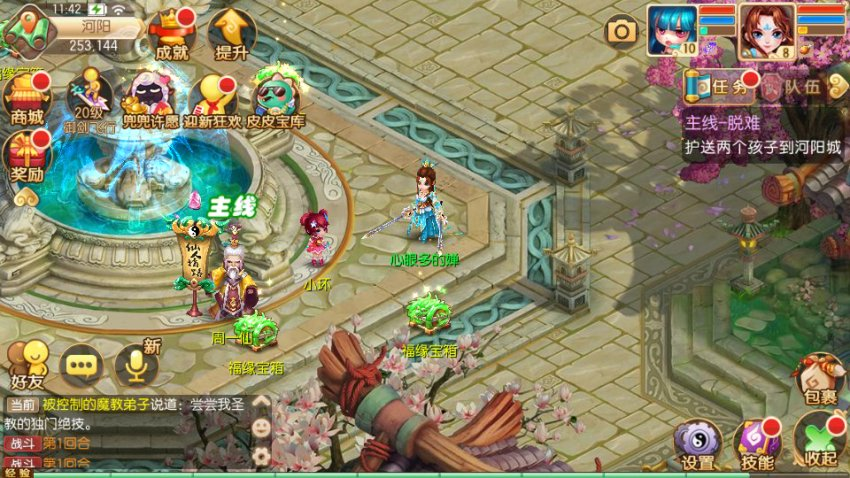Open the red-haired player character portrait
Viewport: 850px width, 478px height.
(767, 31)
